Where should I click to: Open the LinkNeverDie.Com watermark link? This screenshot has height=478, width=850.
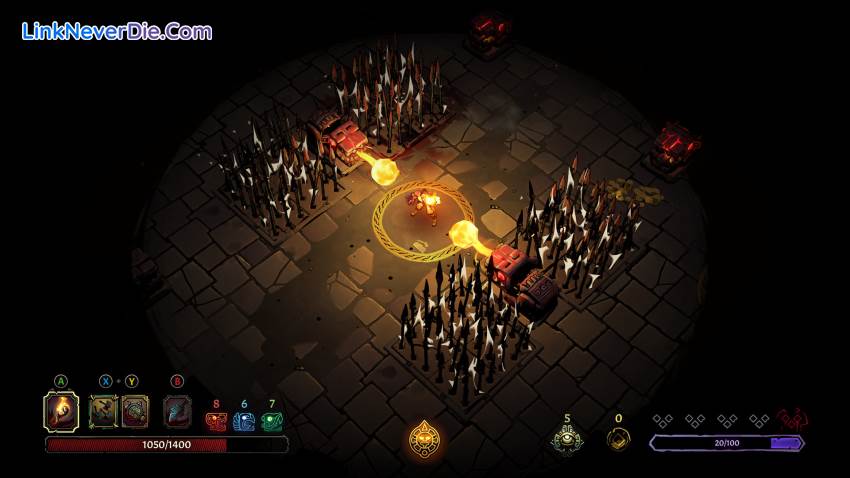tap(116, 31)
